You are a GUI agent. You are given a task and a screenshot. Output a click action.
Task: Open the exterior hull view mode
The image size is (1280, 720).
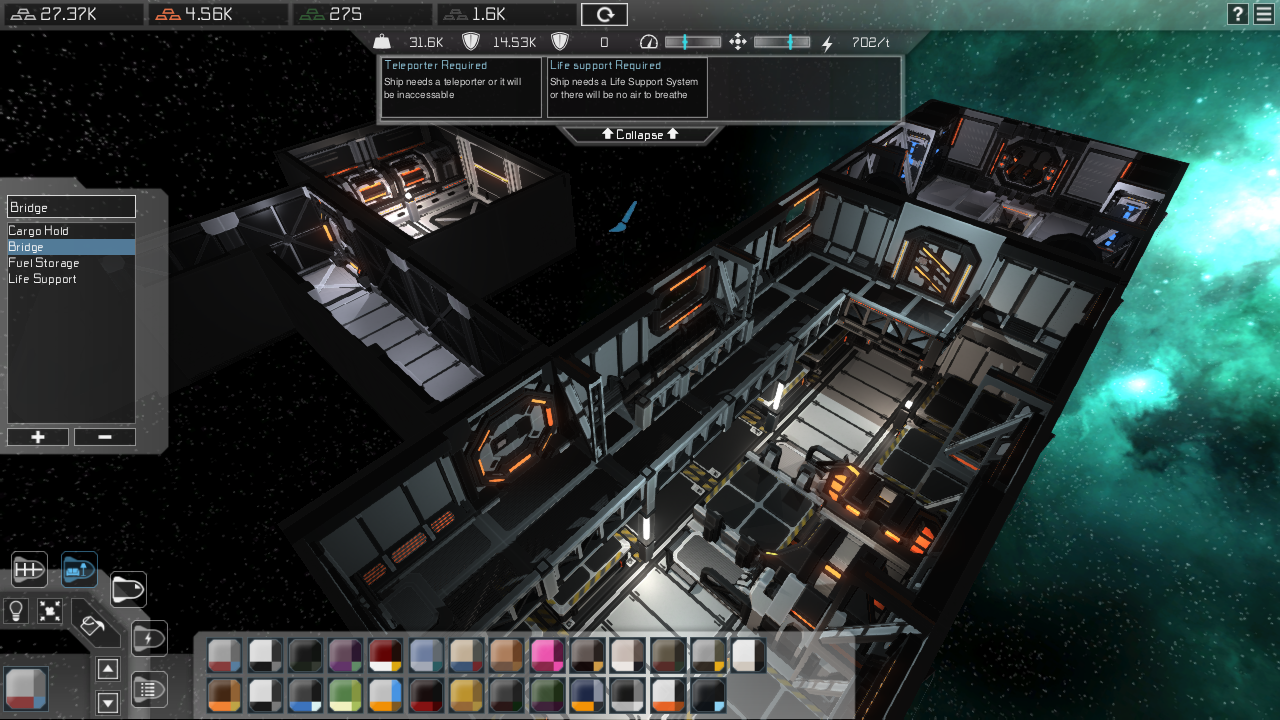pos(128,590)
